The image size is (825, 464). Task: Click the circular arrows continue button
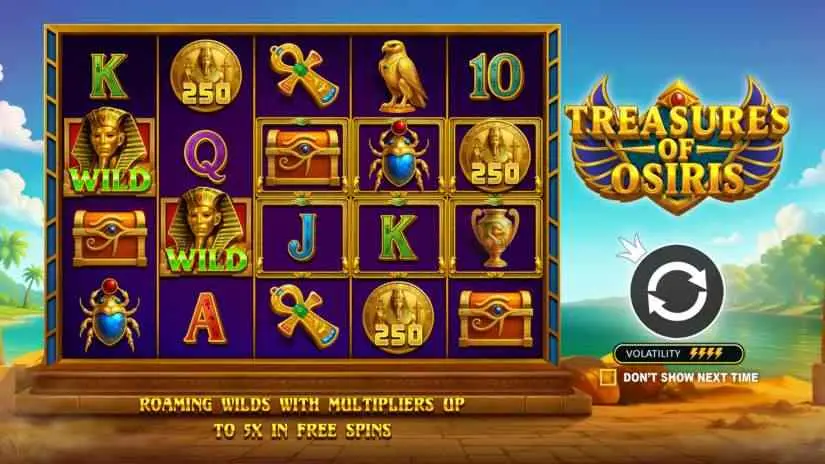(676, 291)
